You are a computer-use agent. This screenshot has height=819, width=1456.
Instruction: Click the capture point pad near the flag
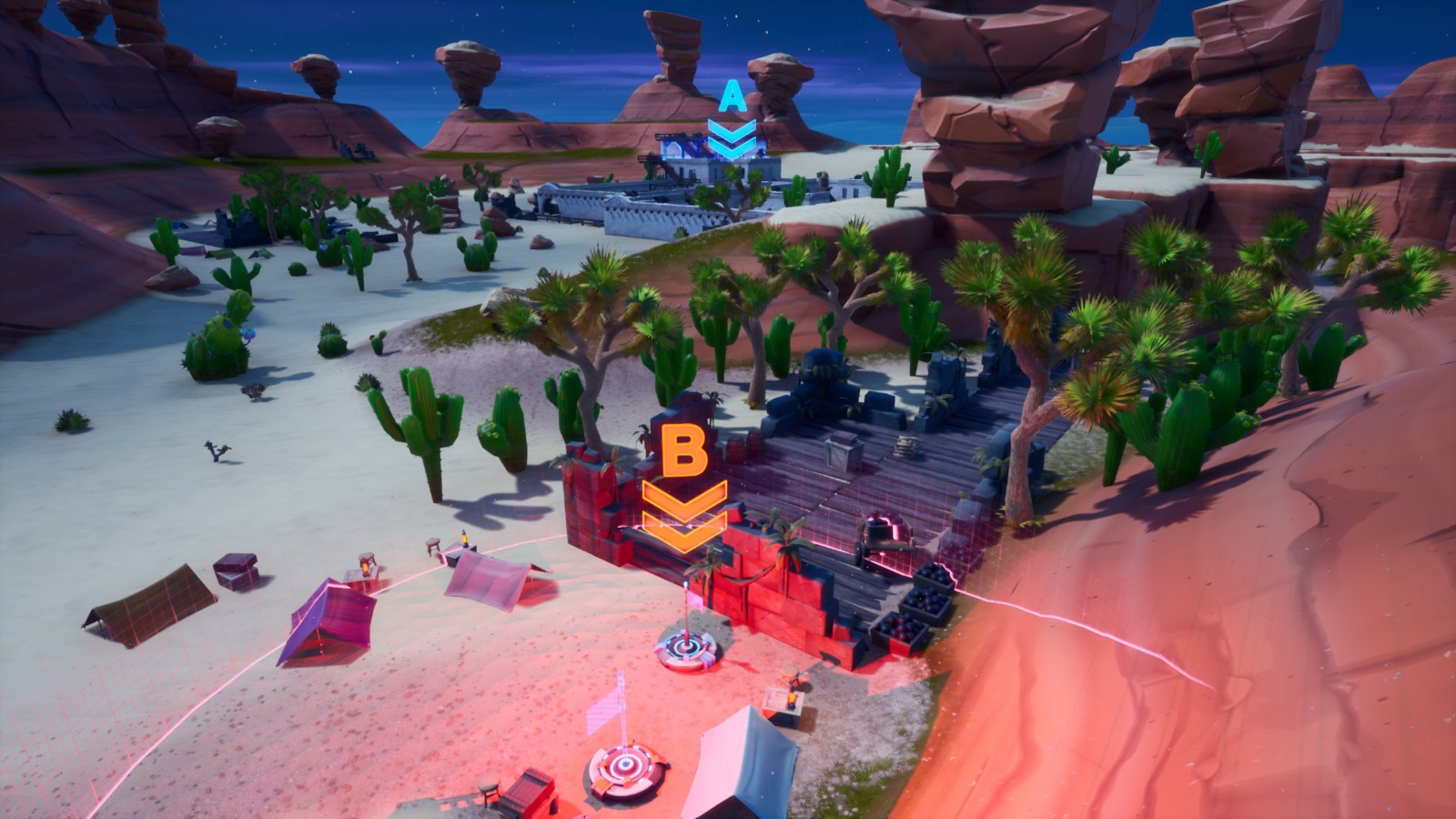(x=685, y=648)
